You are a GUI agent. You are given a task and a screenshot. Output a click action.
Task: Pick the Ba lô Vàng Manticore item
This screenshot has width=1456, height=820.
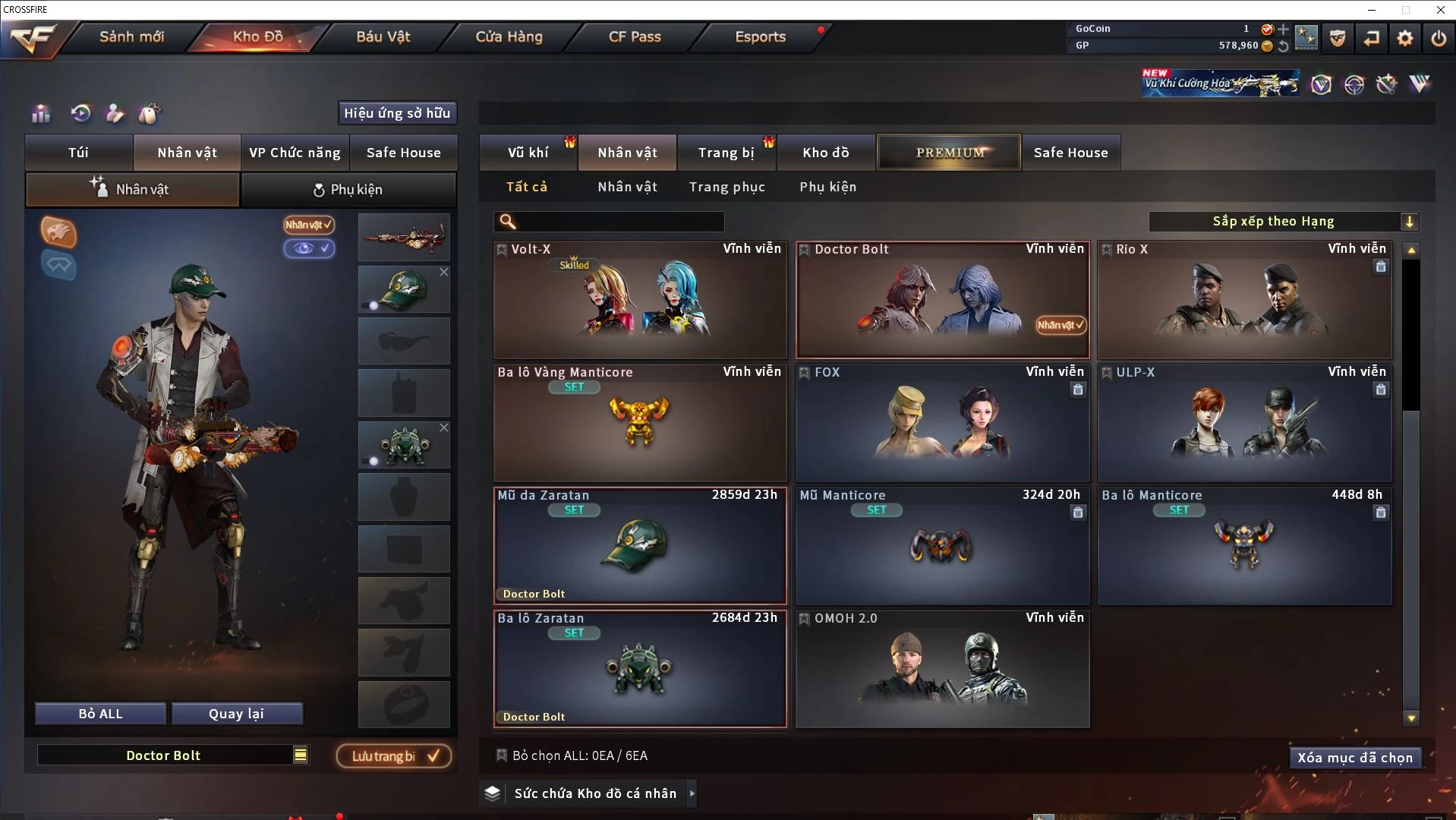pyautogui.click(x=639, y=423)
